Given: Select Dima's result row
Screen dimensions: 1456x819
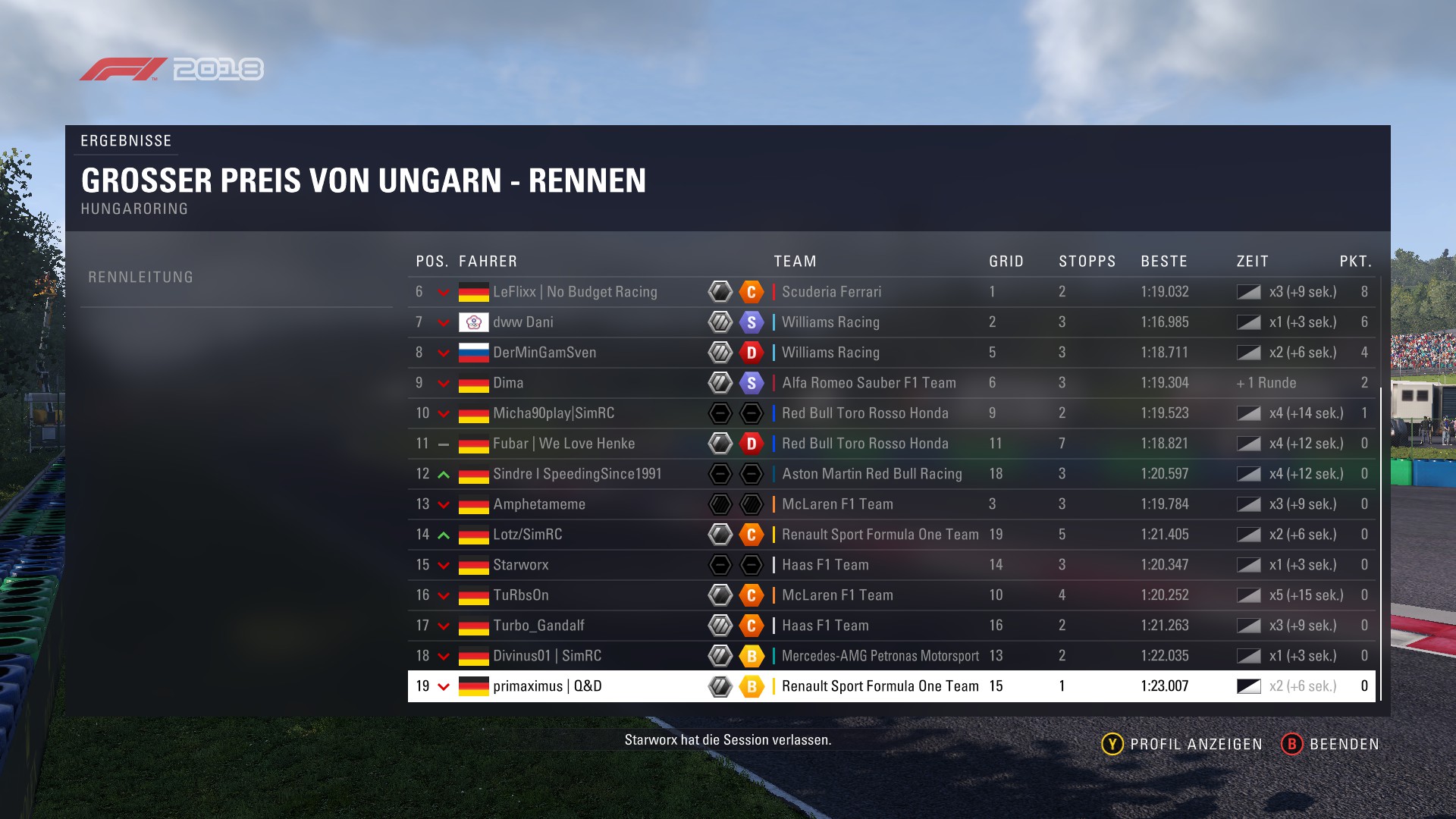Looking at the screenshot, I should (x=508, y=383).
